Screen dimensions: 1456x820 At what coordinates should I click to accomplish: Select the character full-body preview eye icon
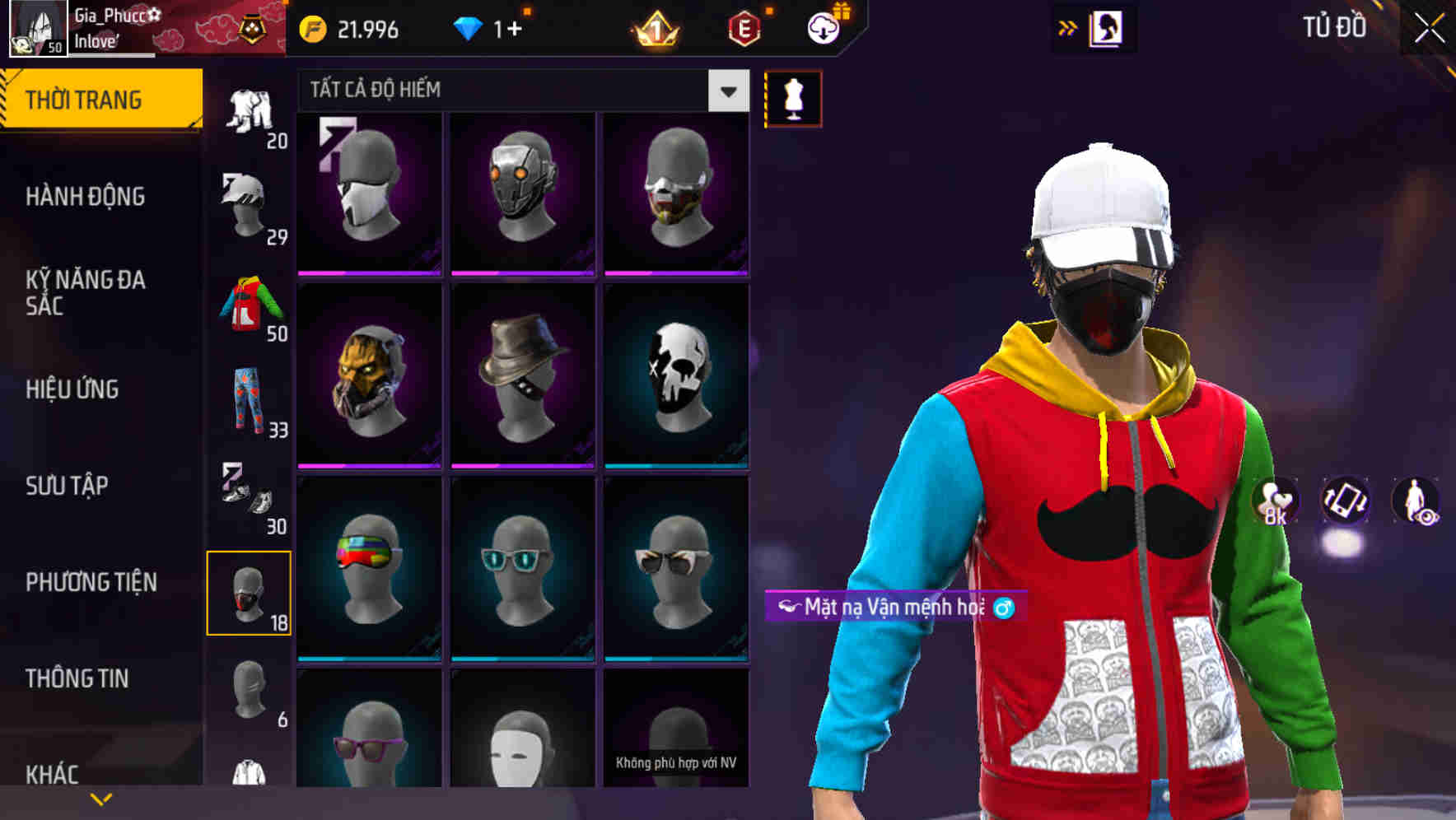pyautogui.click(x=1419, y=501)
